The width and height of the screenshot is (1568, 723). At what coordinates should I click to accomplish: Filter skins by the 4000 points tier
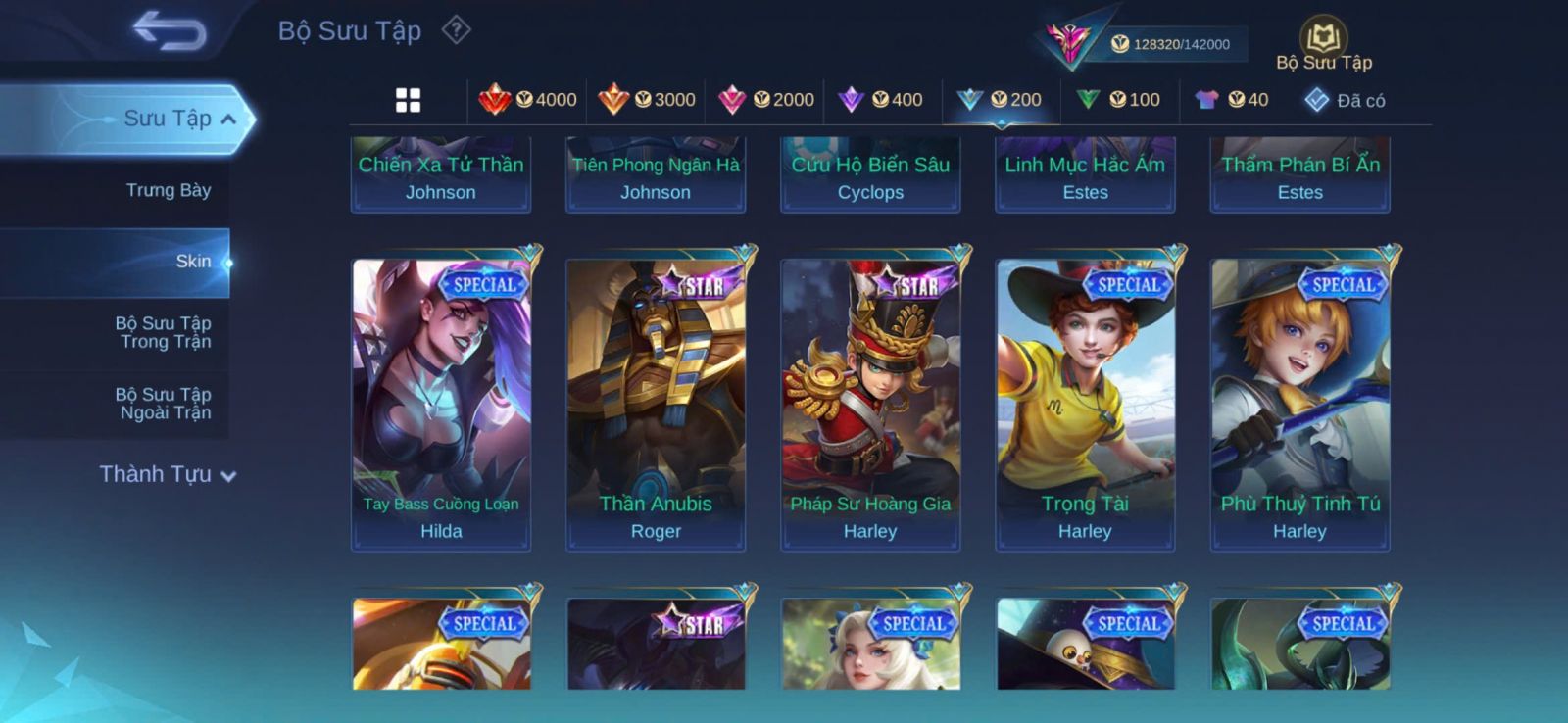(x=528, y=100)
